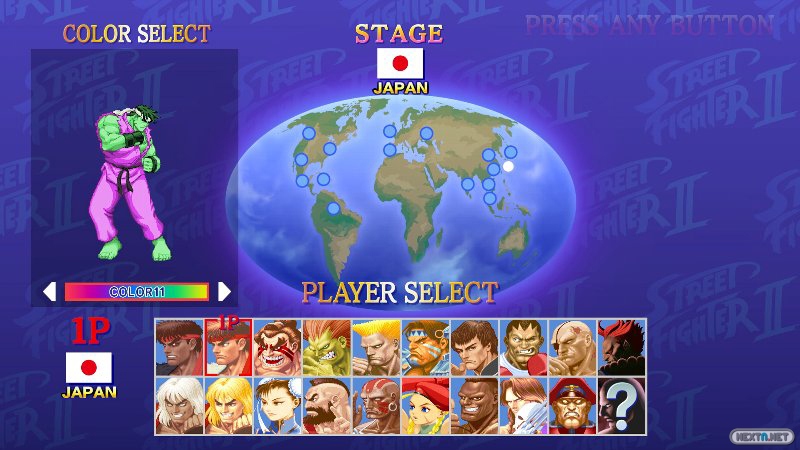Select white-haired Violent Ken

(180, 404)
